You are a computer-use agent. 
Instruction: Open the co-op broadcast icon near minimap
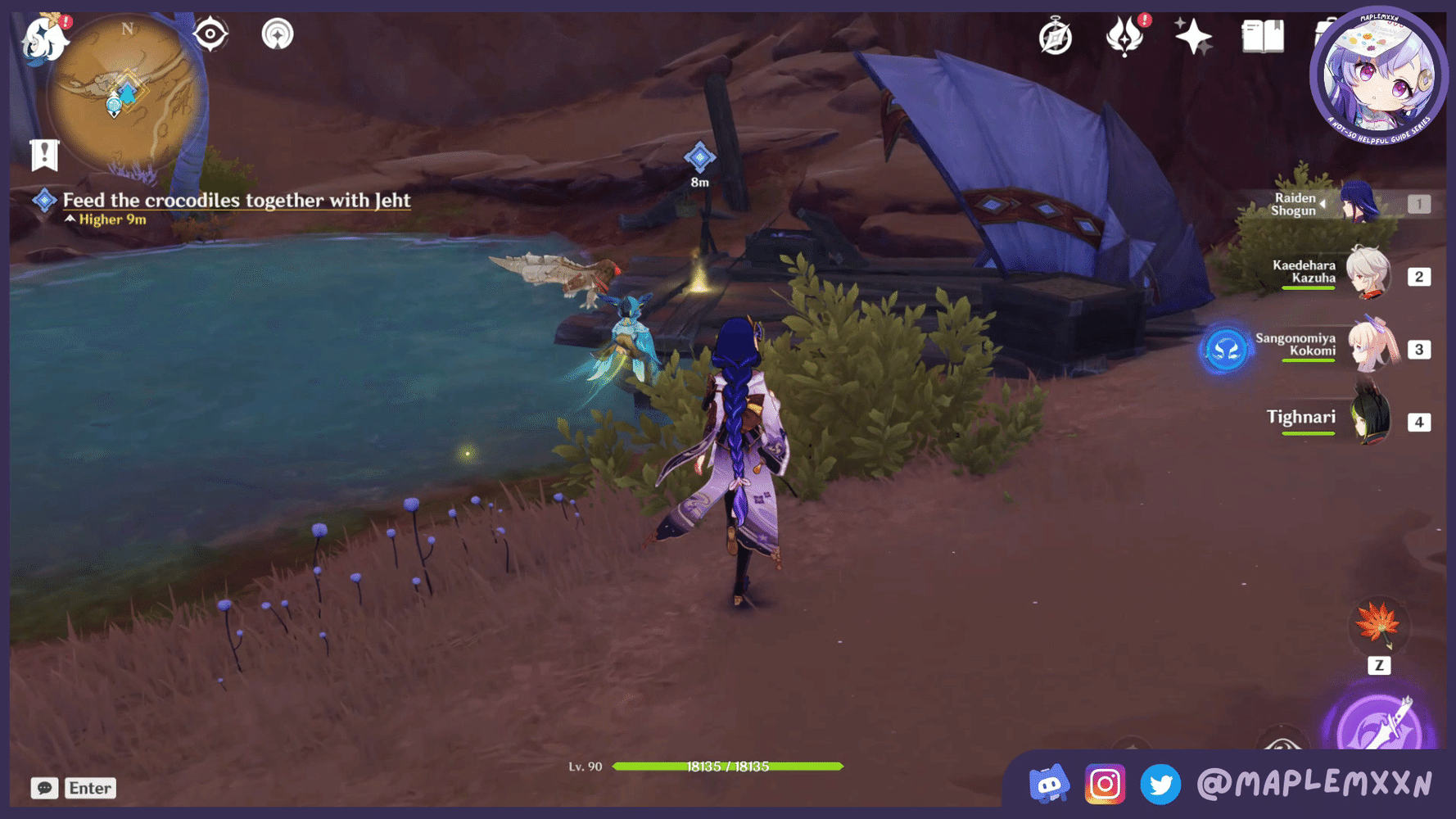coord(277,34)
